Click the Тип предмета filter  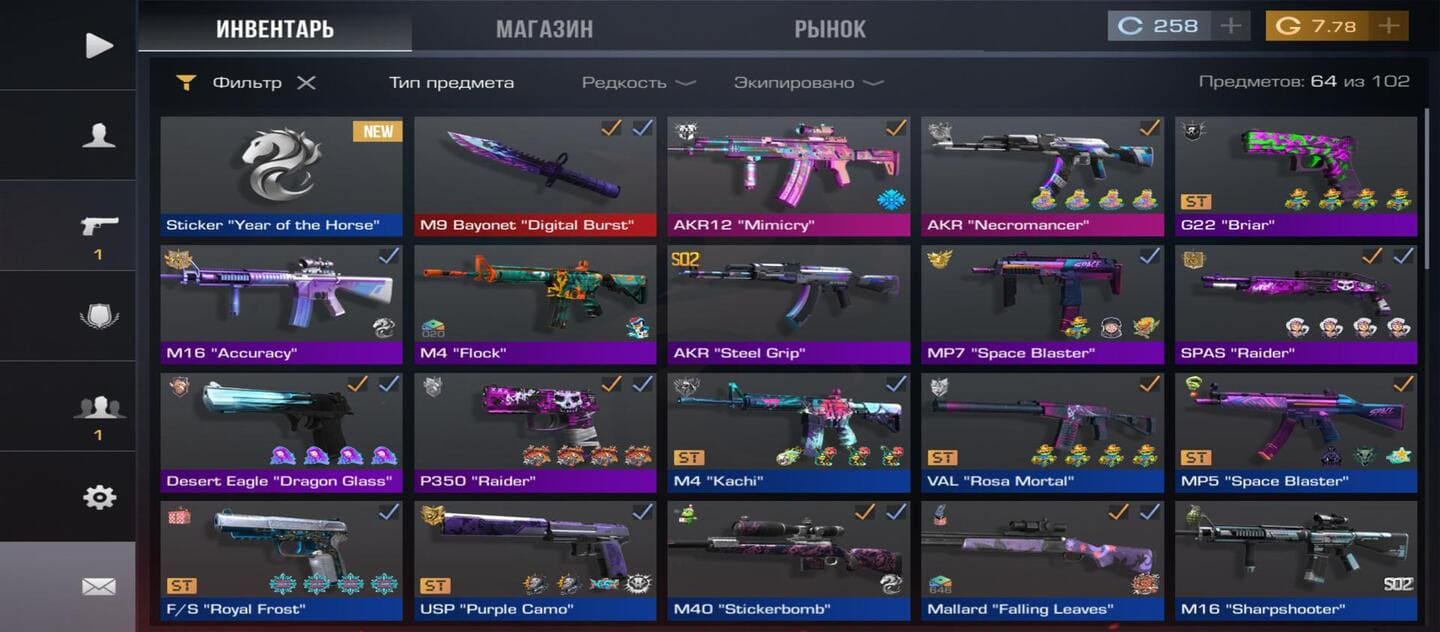[451, 83]
